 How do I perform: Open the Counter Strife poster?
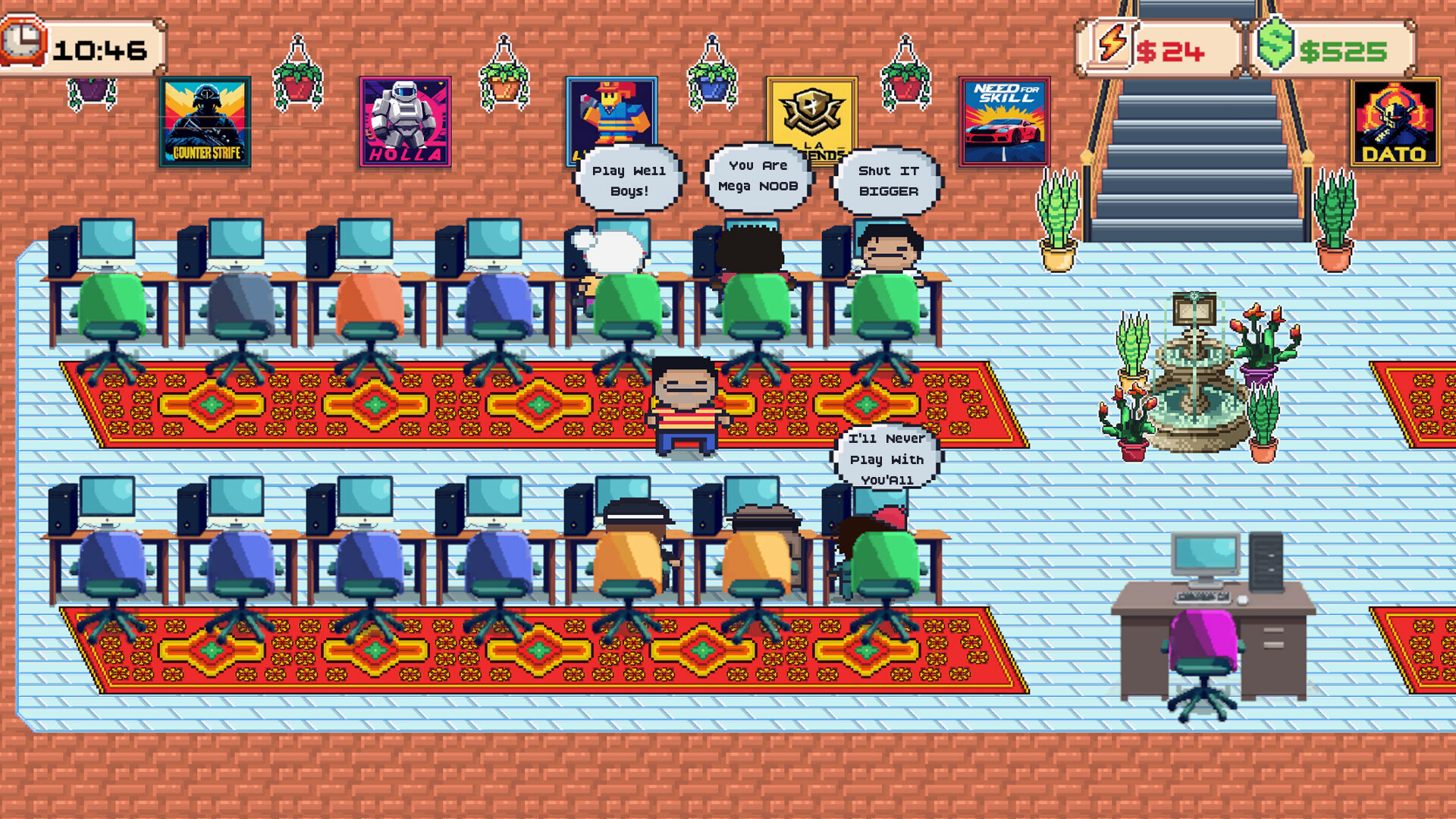206,120
